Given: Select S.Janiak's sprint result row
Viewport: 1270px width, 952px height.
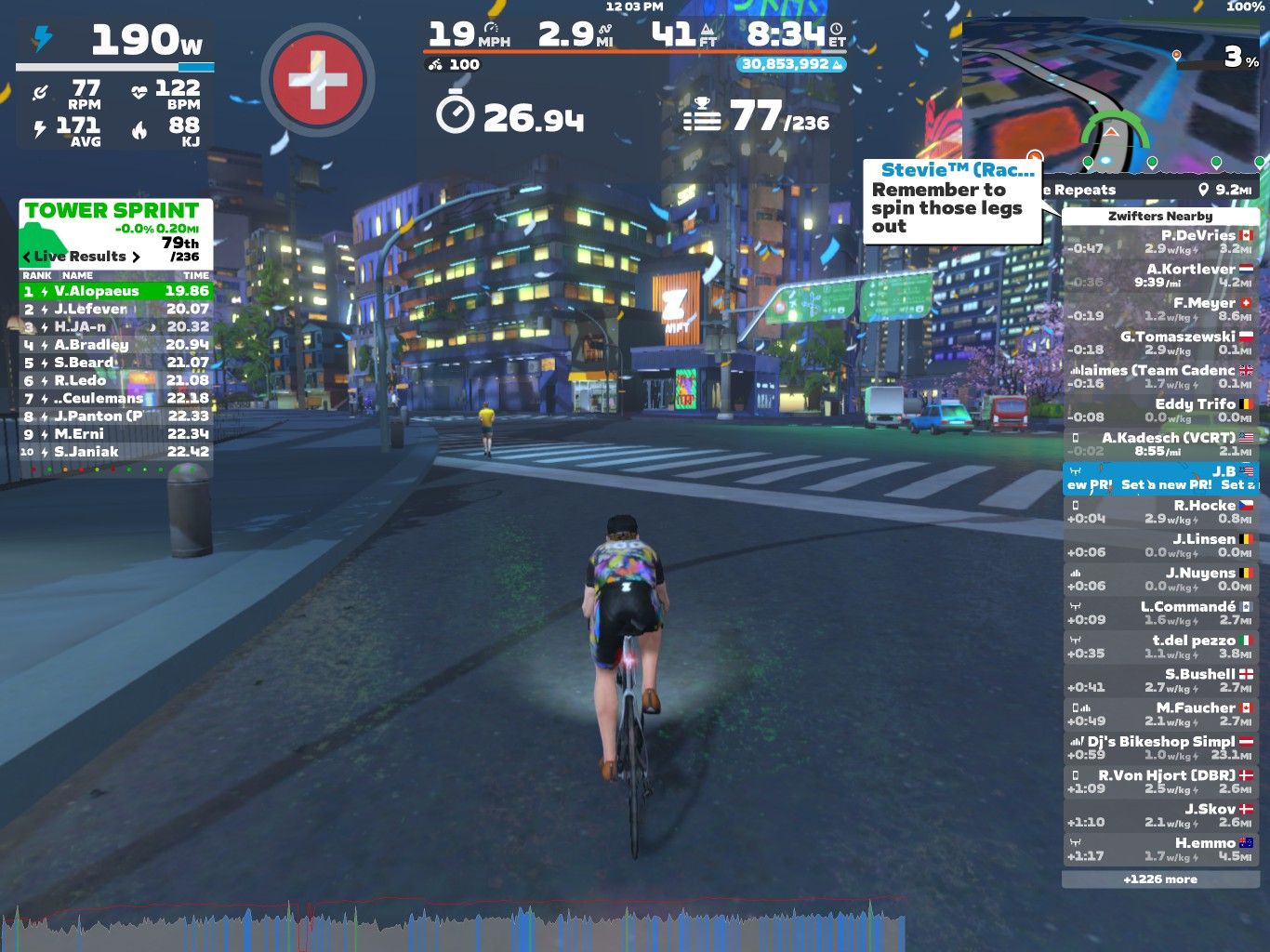Looking at the screenshot, I should 115,452.
